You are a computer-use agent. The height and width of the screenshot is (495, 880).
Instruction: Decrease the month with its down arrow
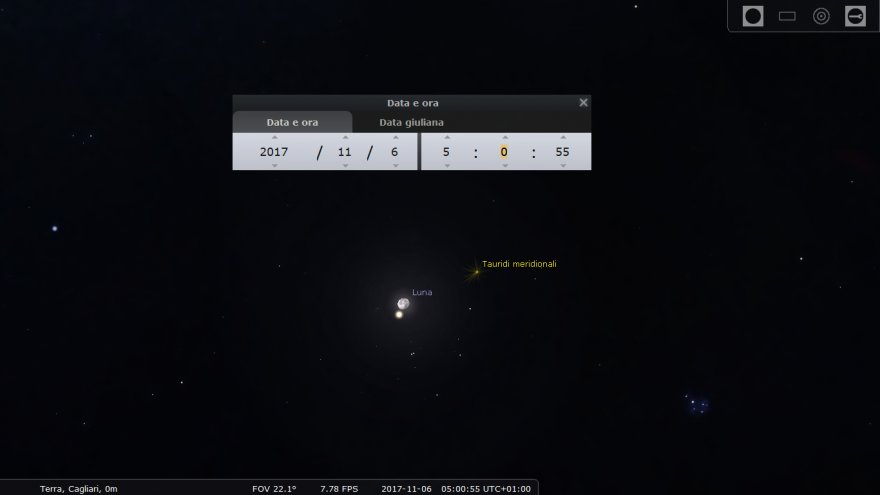345,166
